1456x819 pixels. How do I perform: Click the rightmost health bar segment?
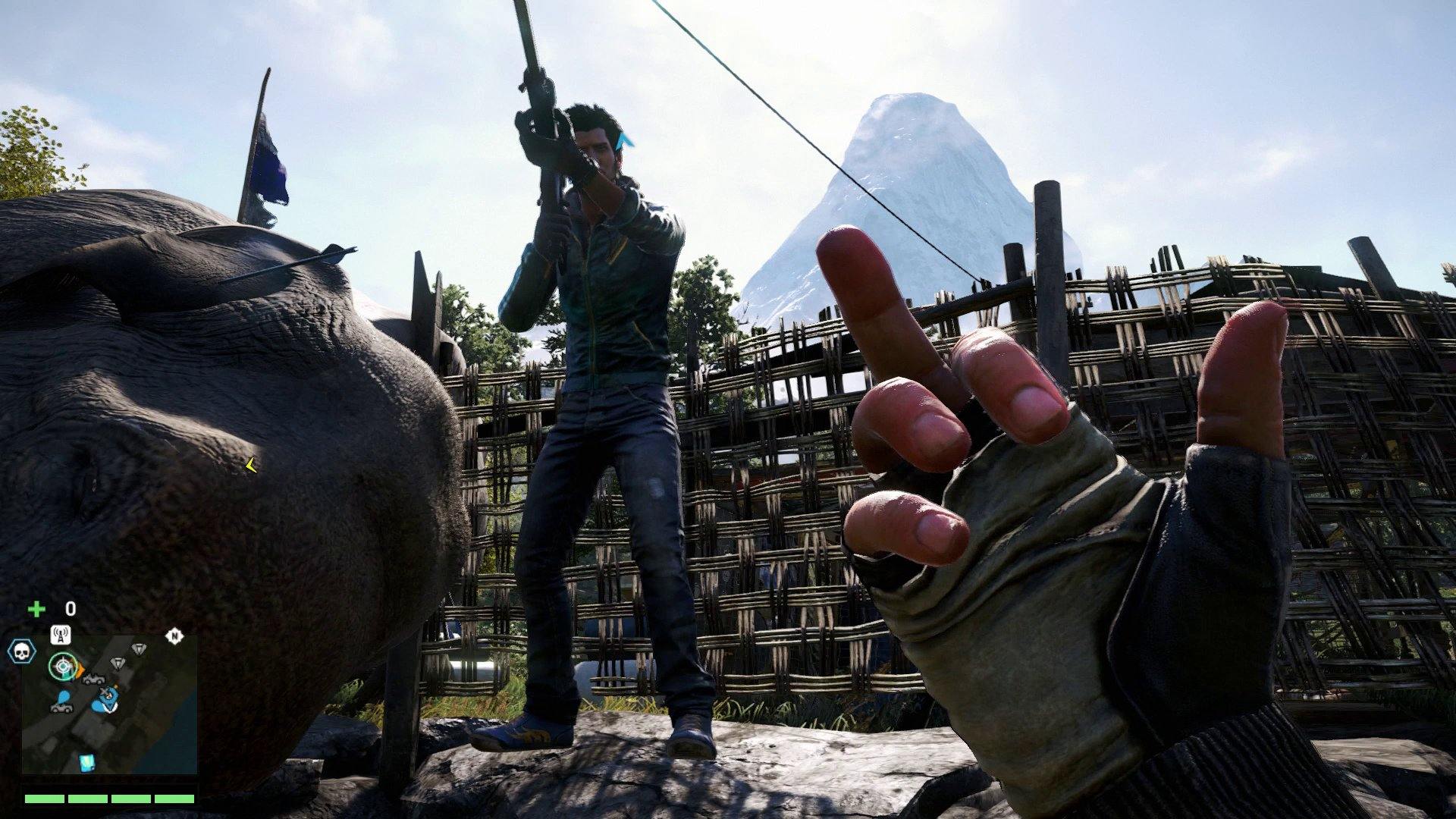(x=174, y=798)
